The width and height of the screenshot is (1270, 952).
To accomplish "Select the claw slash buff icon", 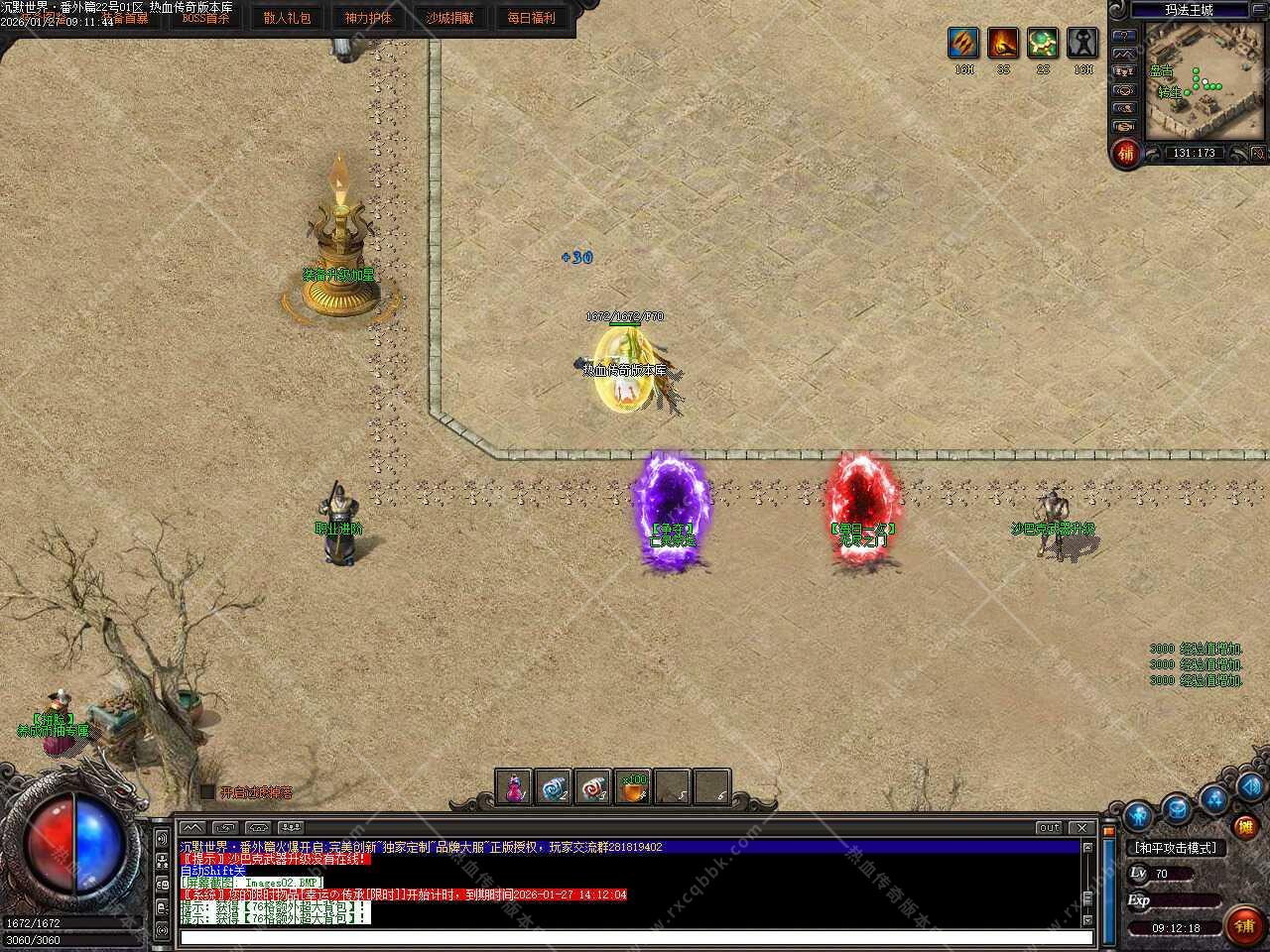I will coord(963,43).
